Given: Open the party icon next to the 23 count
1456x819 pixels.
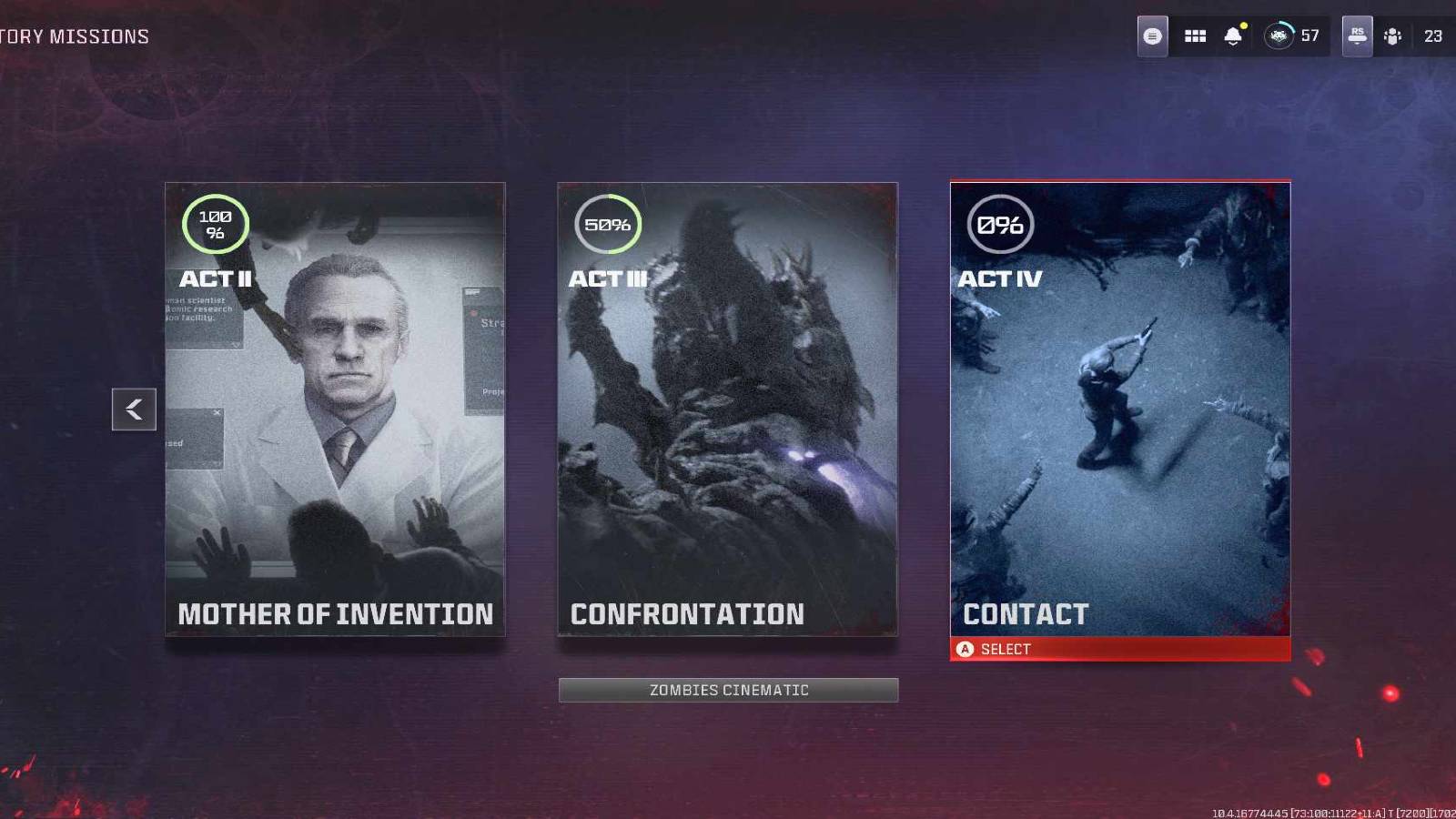Looking at the screenshot, I should pos(1391,35).
